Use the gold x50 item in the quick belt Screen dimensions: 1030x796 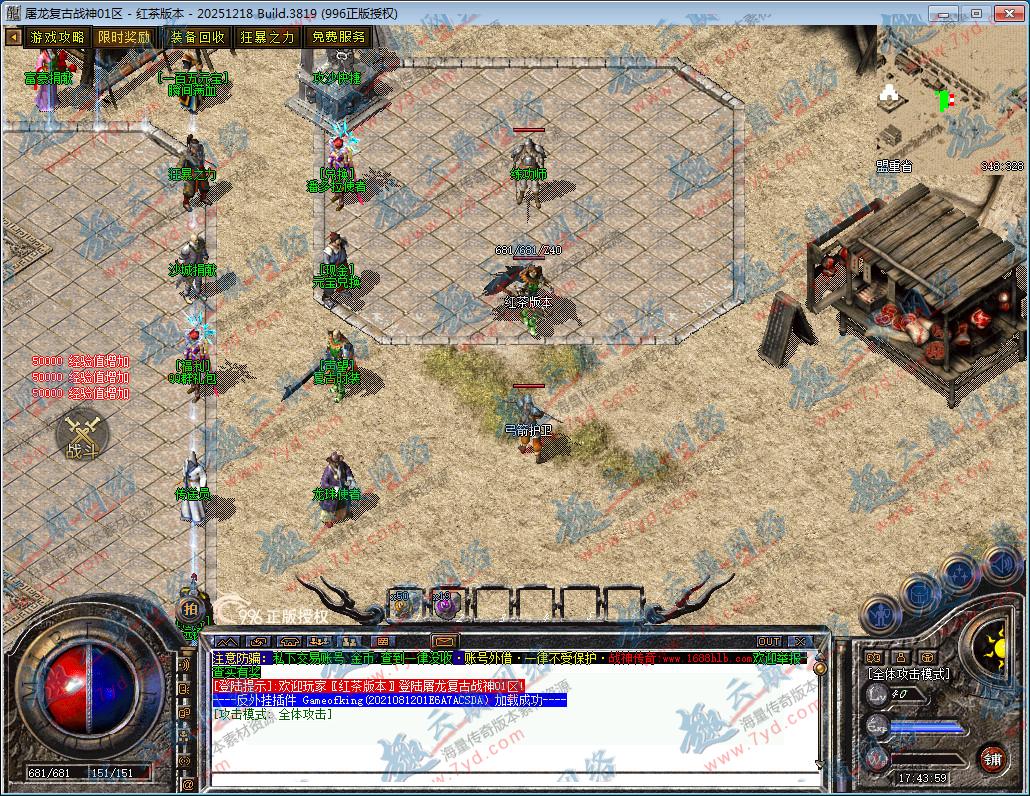pyautogui.click(x=402, y=603)
